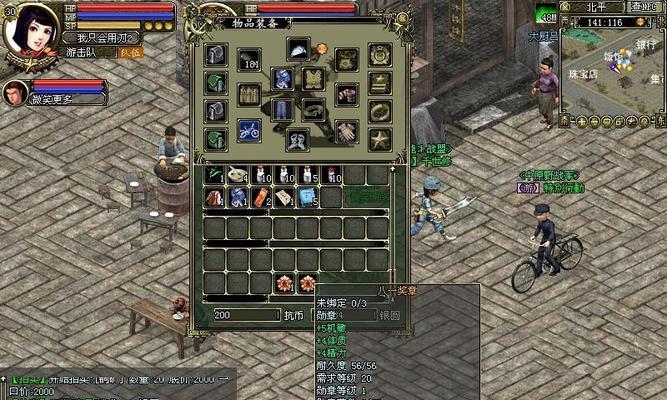The height and width of the screenshot is (400, 667).
Task: Select the tan vest armor slot
Action: point(314,79)
